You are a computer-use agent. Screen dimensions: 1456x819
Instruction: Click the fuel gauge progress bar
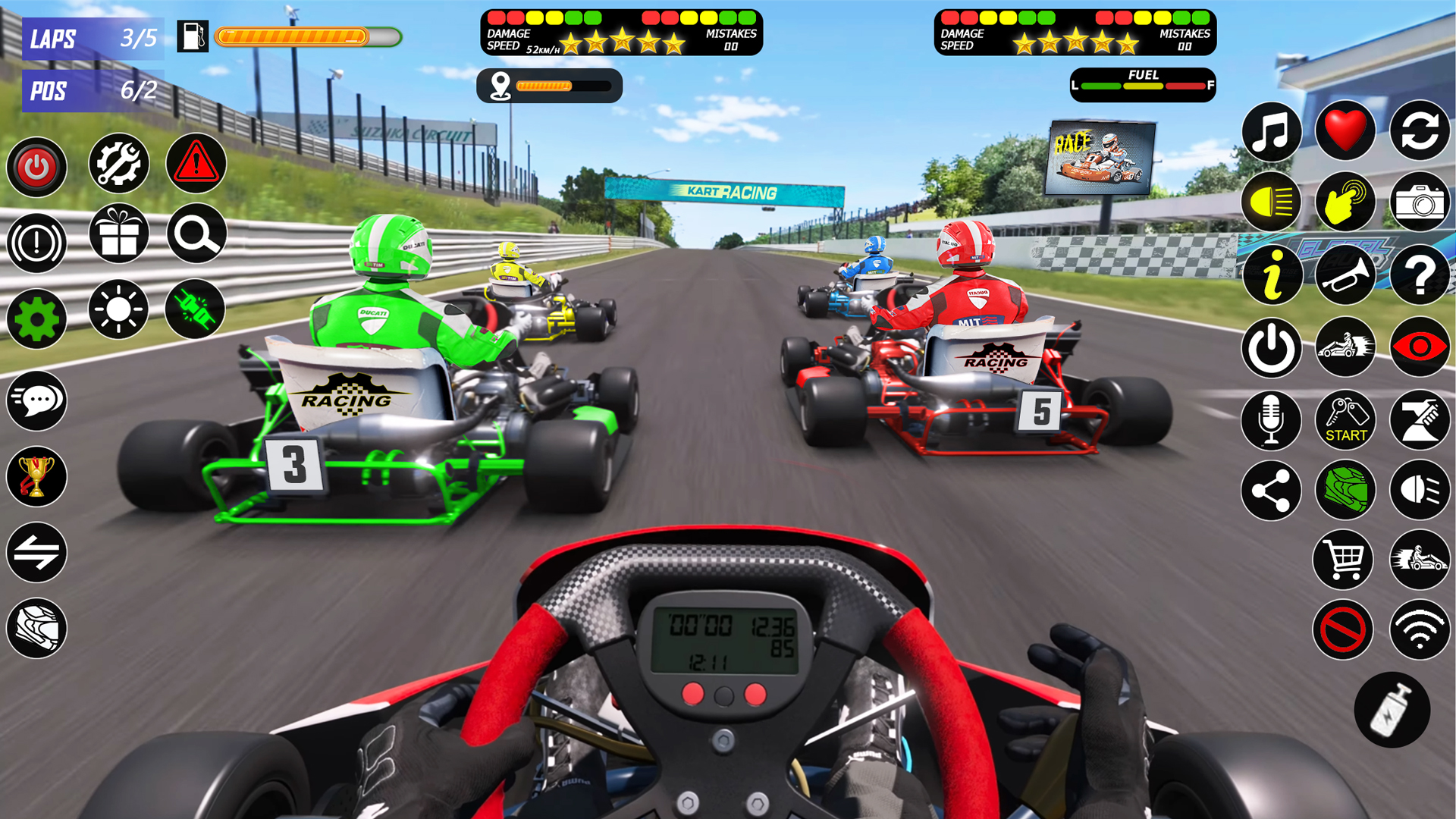point(303,35)
